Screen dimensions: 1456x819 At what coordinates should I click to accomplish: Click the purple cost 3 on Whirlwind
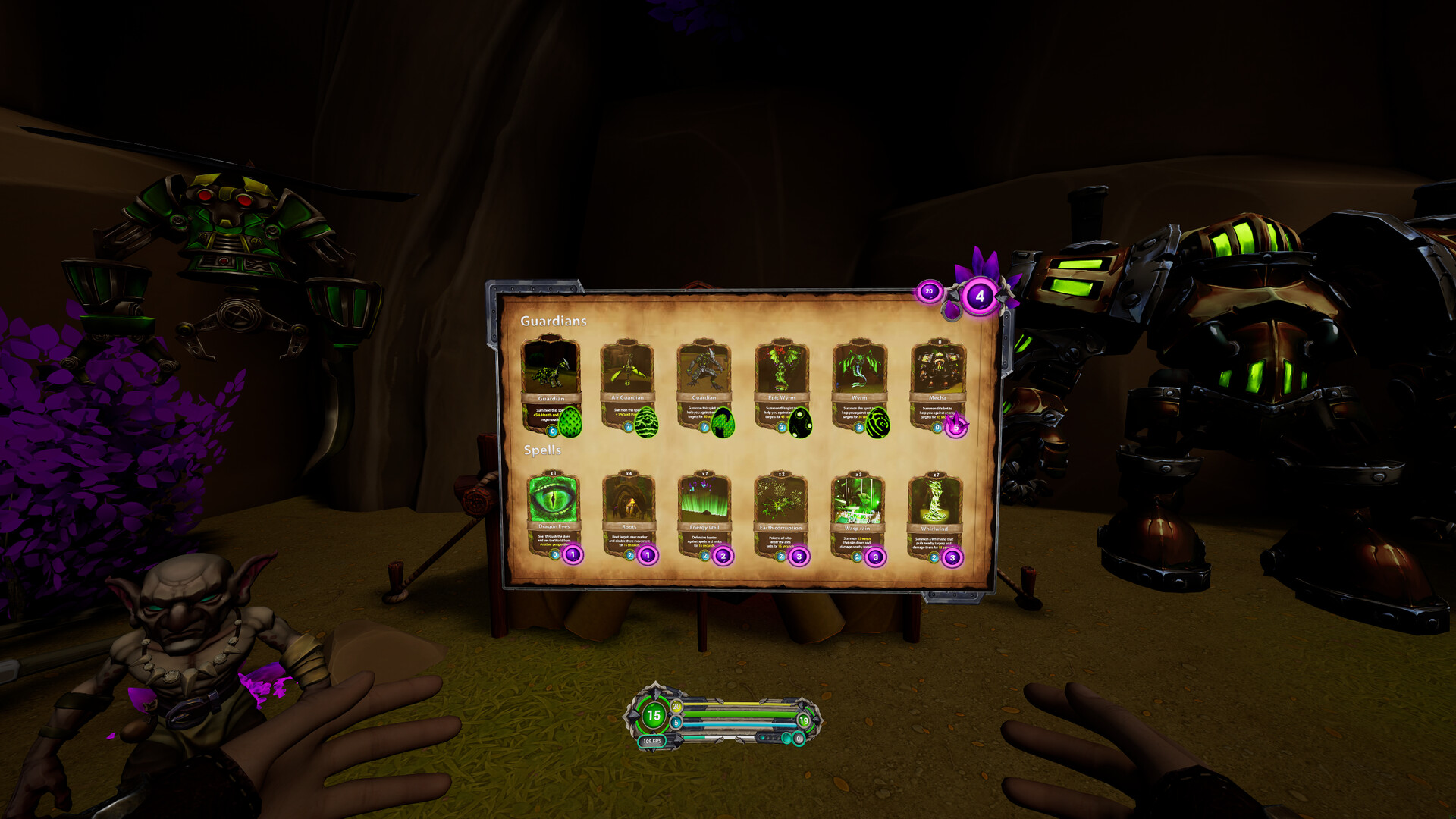(x=952, y=557)
